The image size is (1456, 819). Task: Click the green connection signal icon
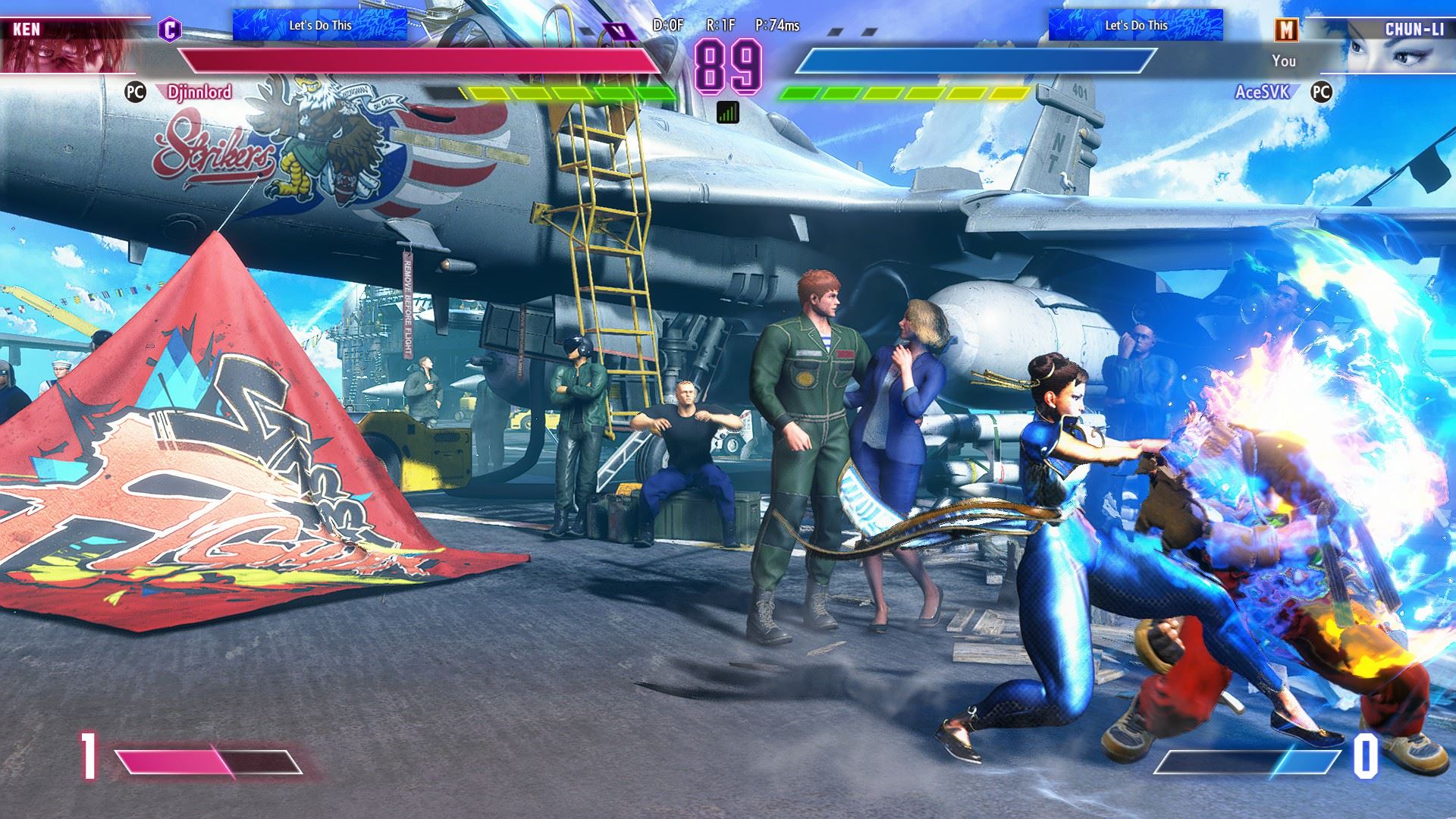pyautogui.click(x=727, y=113)
